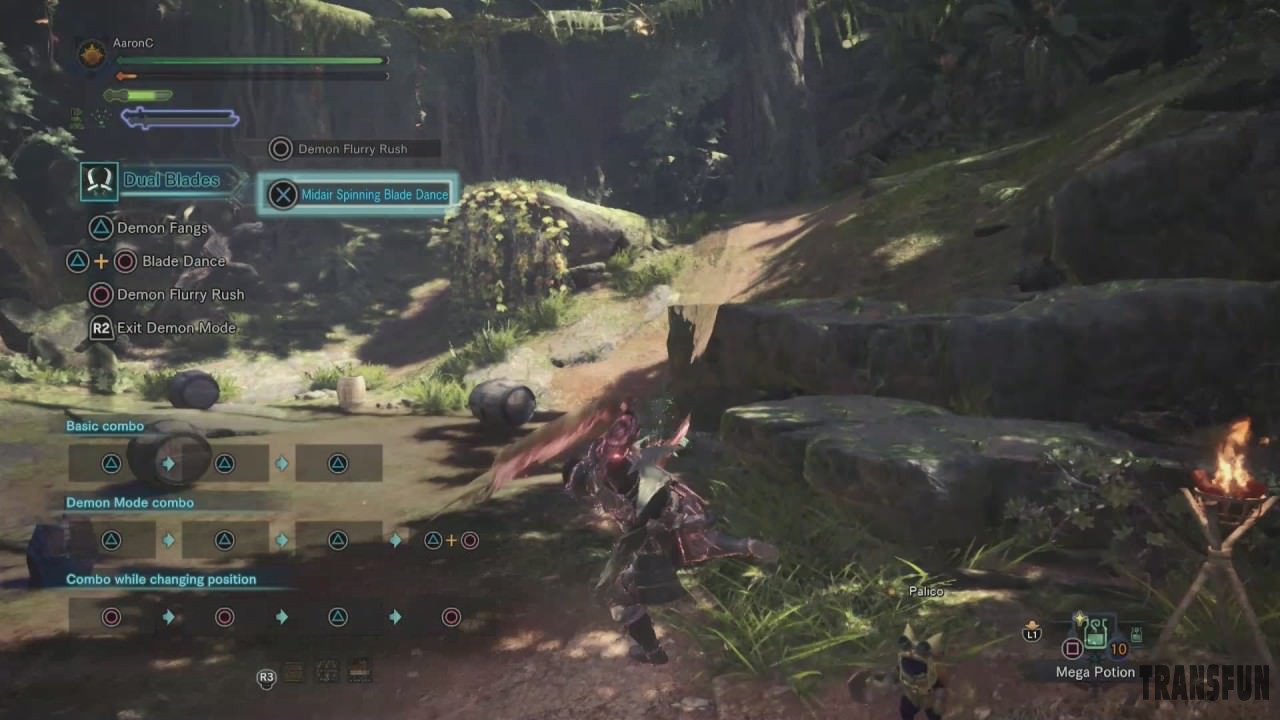Click the Dual Blades weapon icon
Image resolution: width=1280 pixels, height=720 pixels.
pyautogui.click(x=99, y=181)
